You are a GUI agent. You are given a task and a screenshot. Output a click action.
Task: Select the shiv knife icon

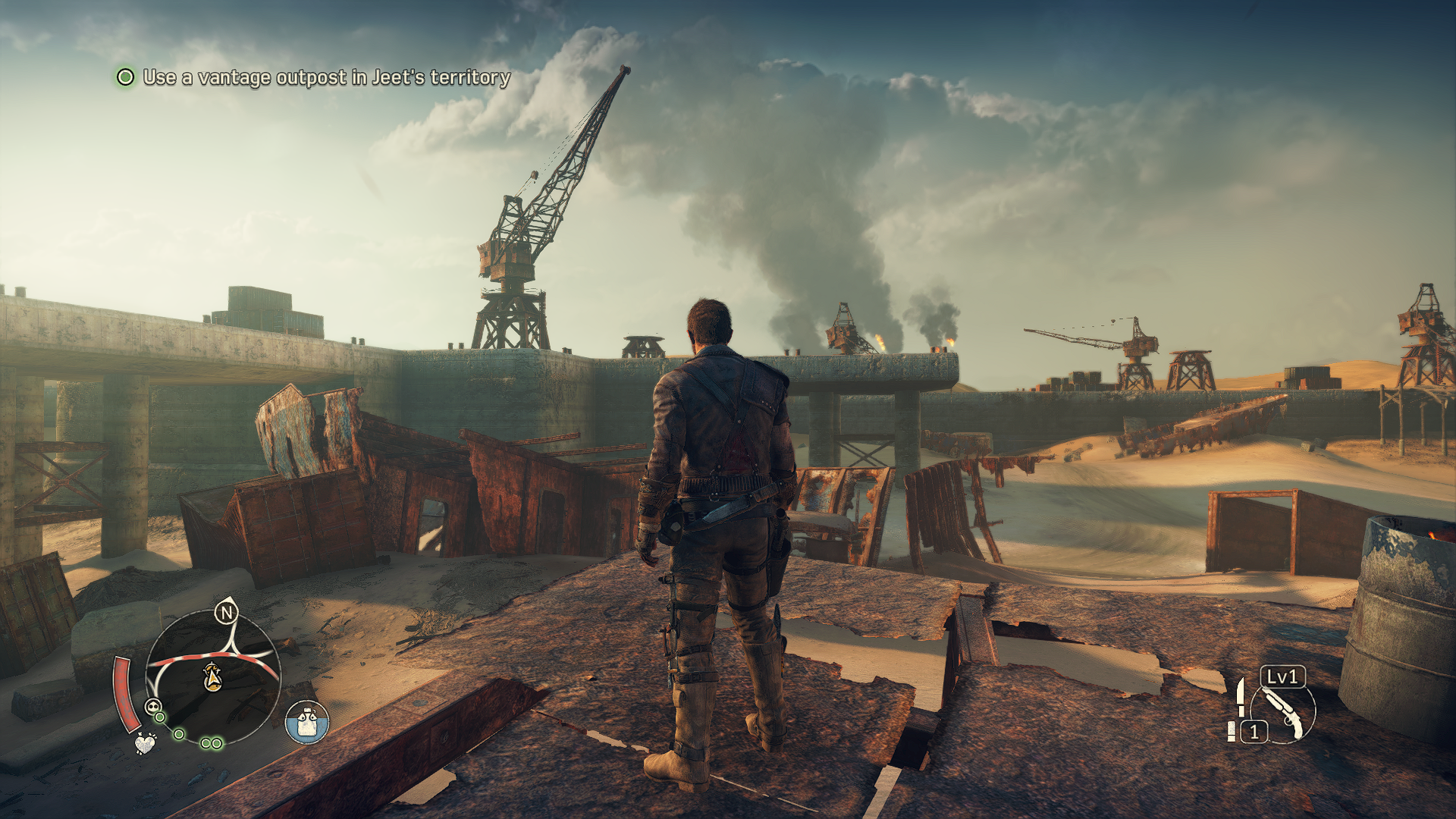[x=1240, y=696]
